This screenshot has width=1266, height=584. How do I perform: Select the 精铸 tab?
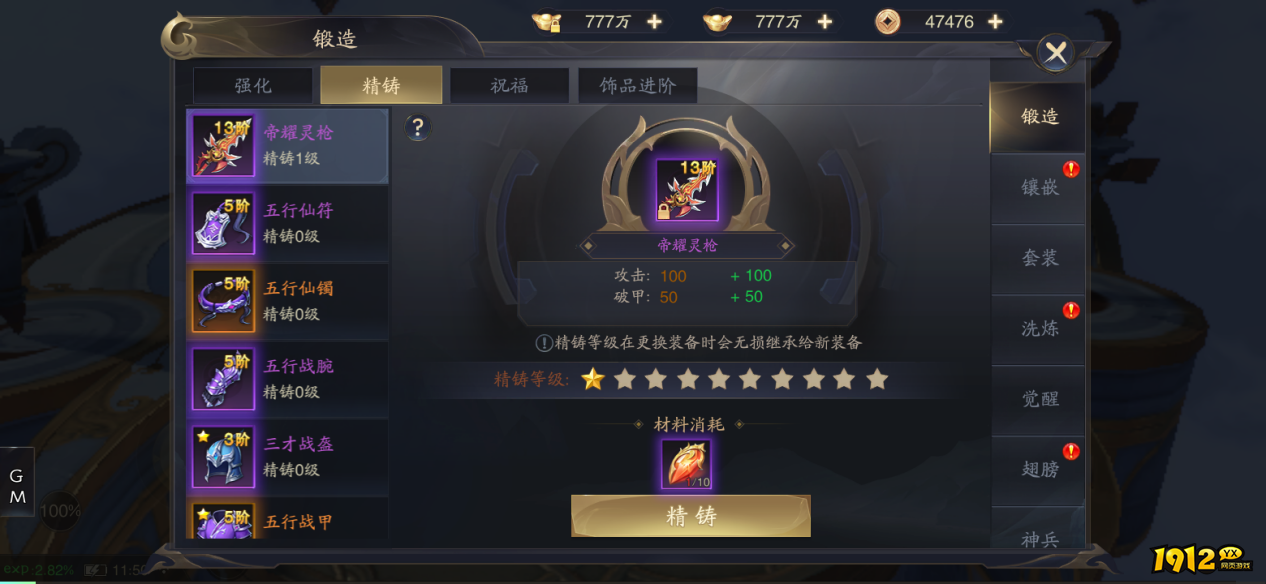pos(381,86)
